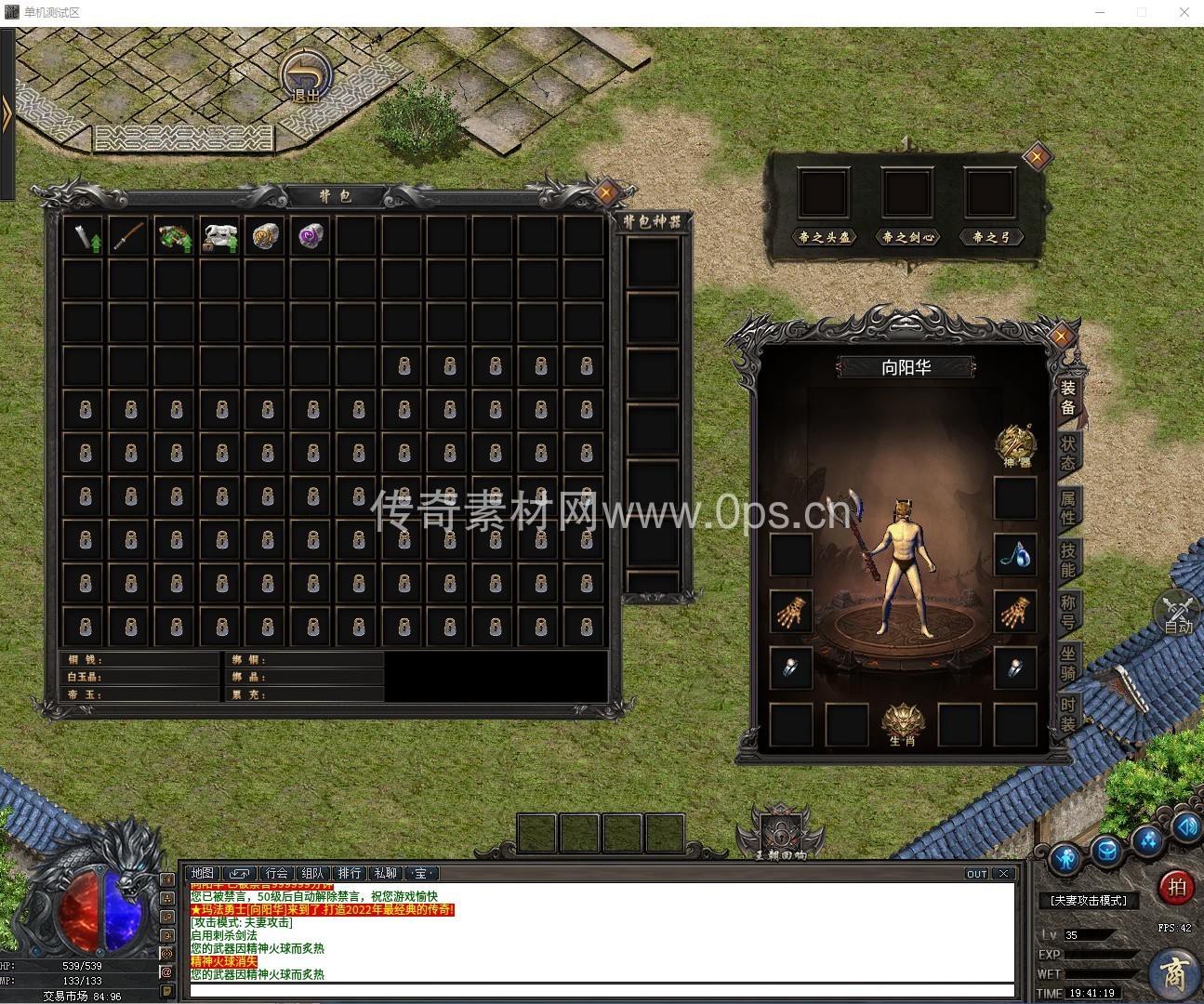Open the 行会 guild chat tab
This screenshot has width=1204, height=1004.
[276, 873]
